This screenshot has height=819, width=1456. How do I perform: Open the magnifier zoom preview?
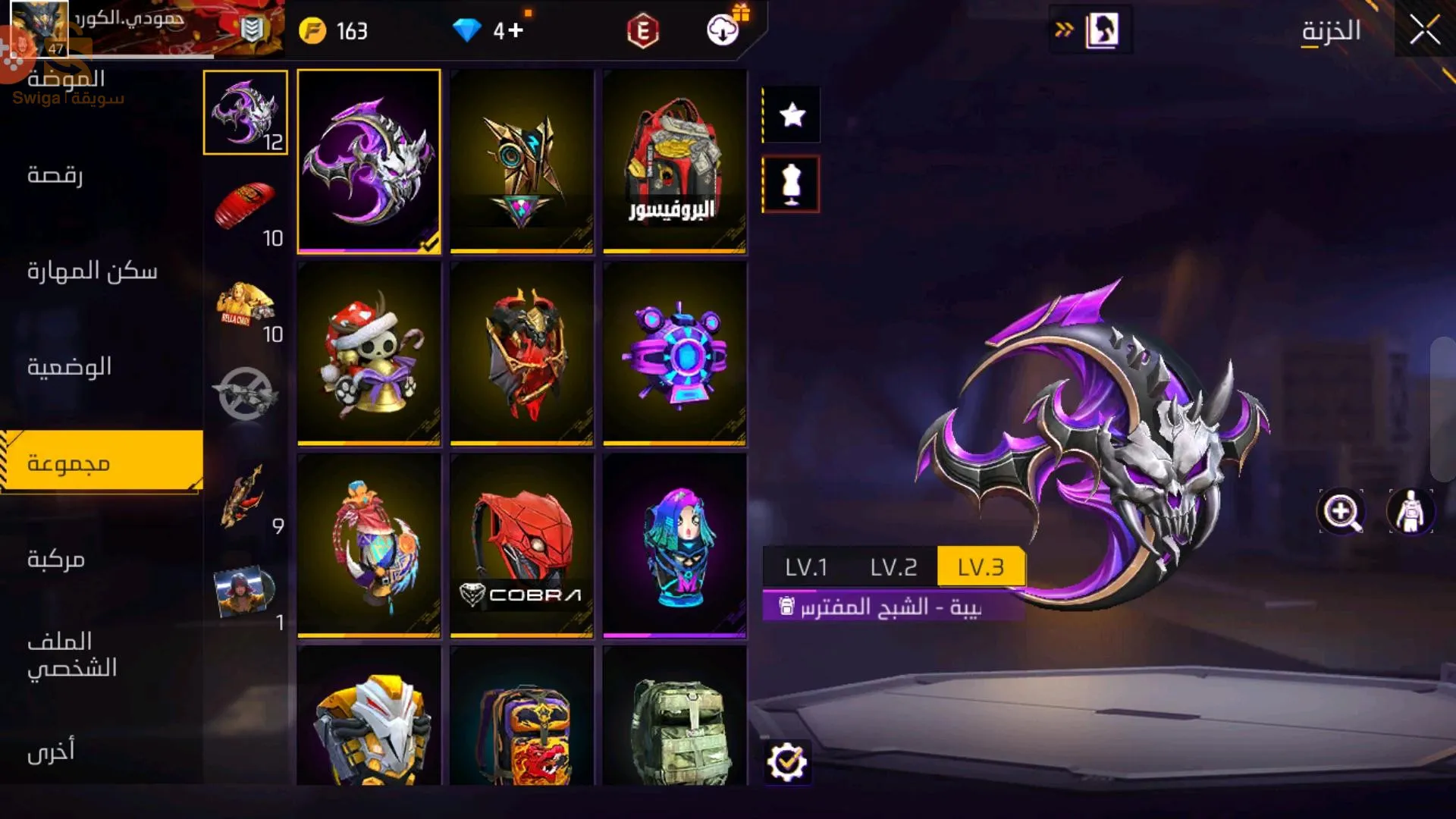click(x=1341, y=511)
